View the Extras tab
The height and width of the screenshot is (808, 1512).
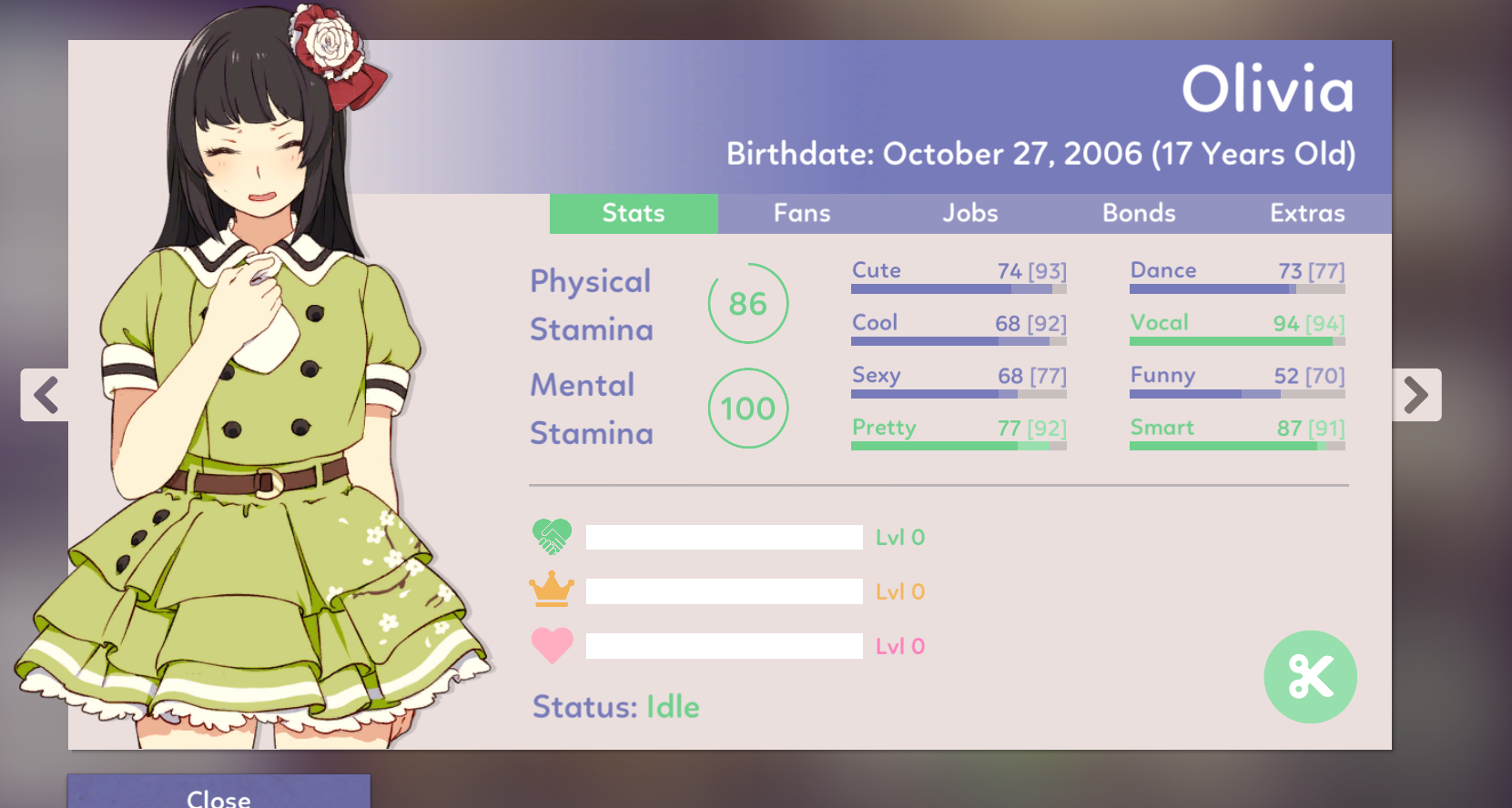(x=1307, y=214)
